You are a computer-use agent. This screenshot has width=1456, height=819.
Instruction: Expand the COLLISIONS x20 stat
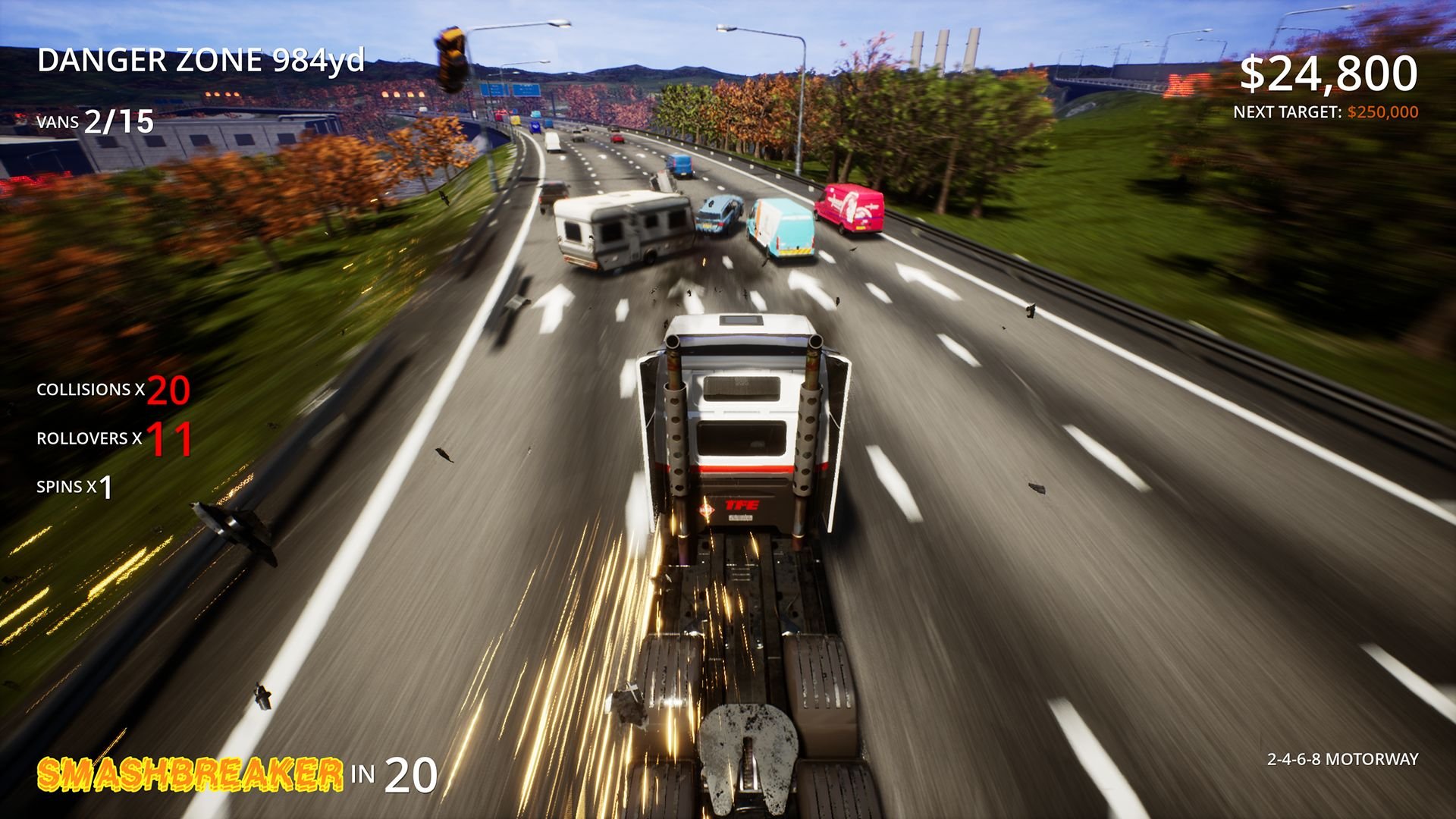tap(110, 392)
